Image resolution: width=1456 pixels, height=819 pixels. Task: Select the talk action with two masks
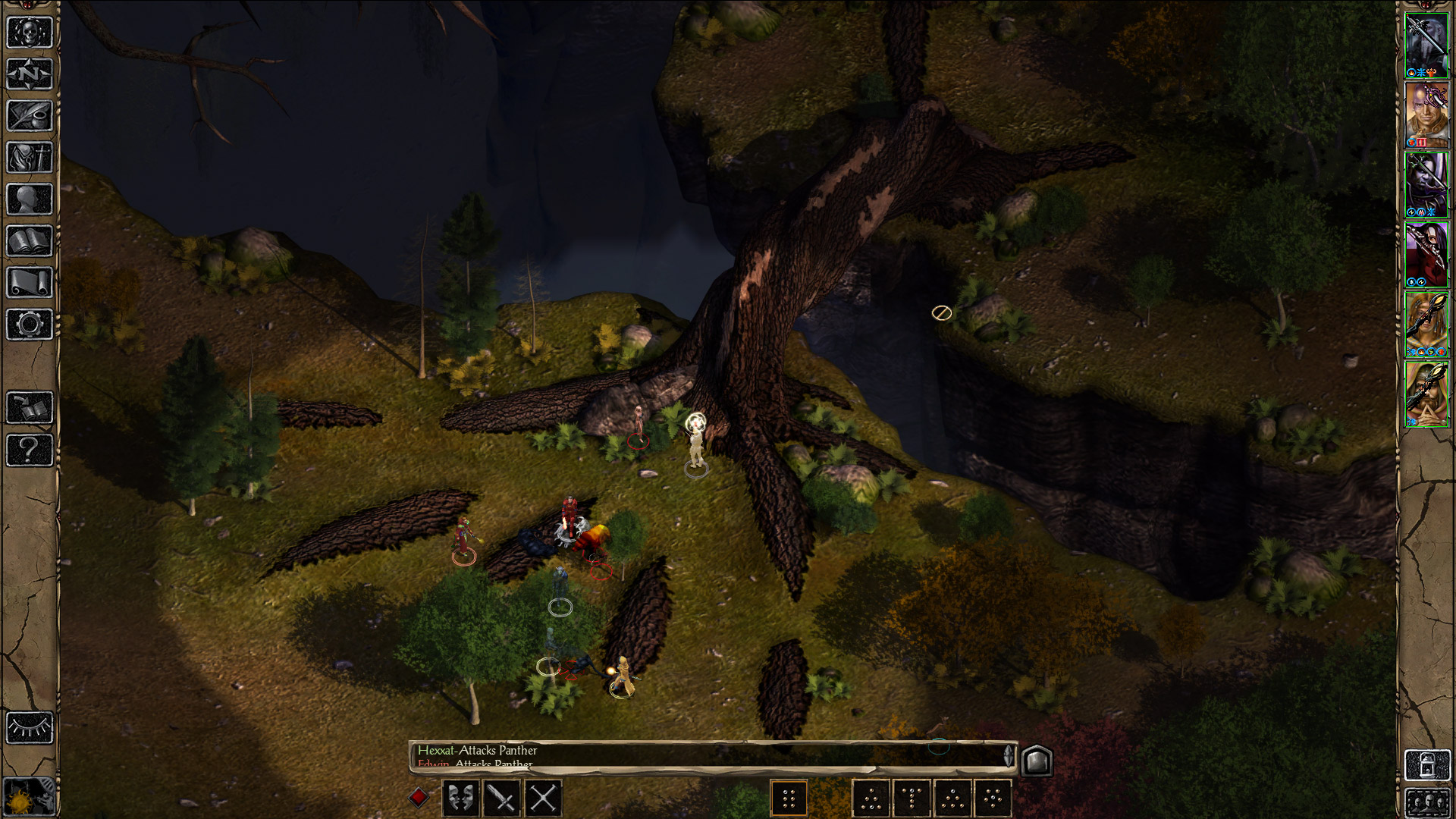tap(460, 798)
